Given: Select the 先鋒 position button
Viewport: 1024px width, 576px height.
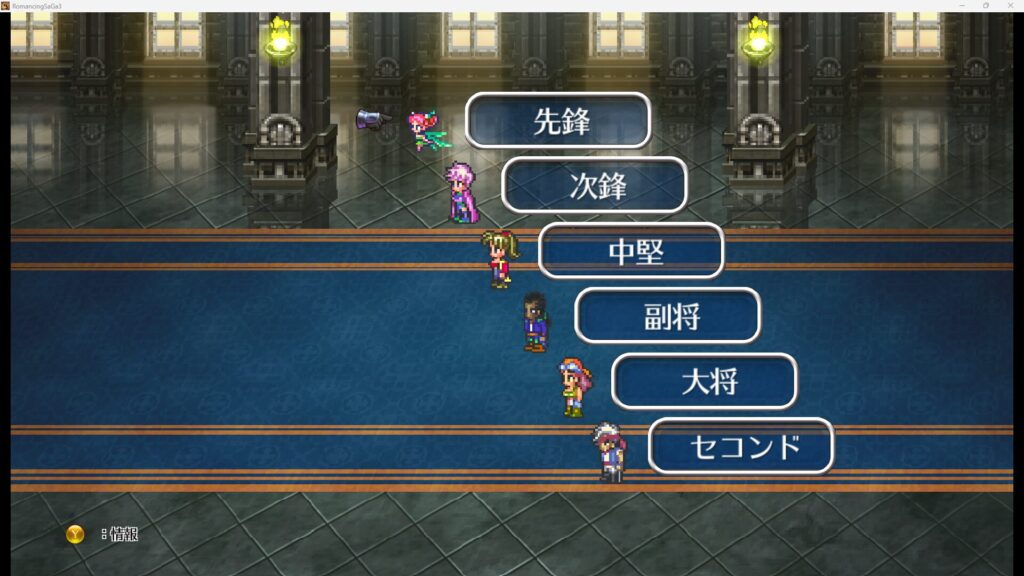Looking at the screenshot, I should coord(558,121).
